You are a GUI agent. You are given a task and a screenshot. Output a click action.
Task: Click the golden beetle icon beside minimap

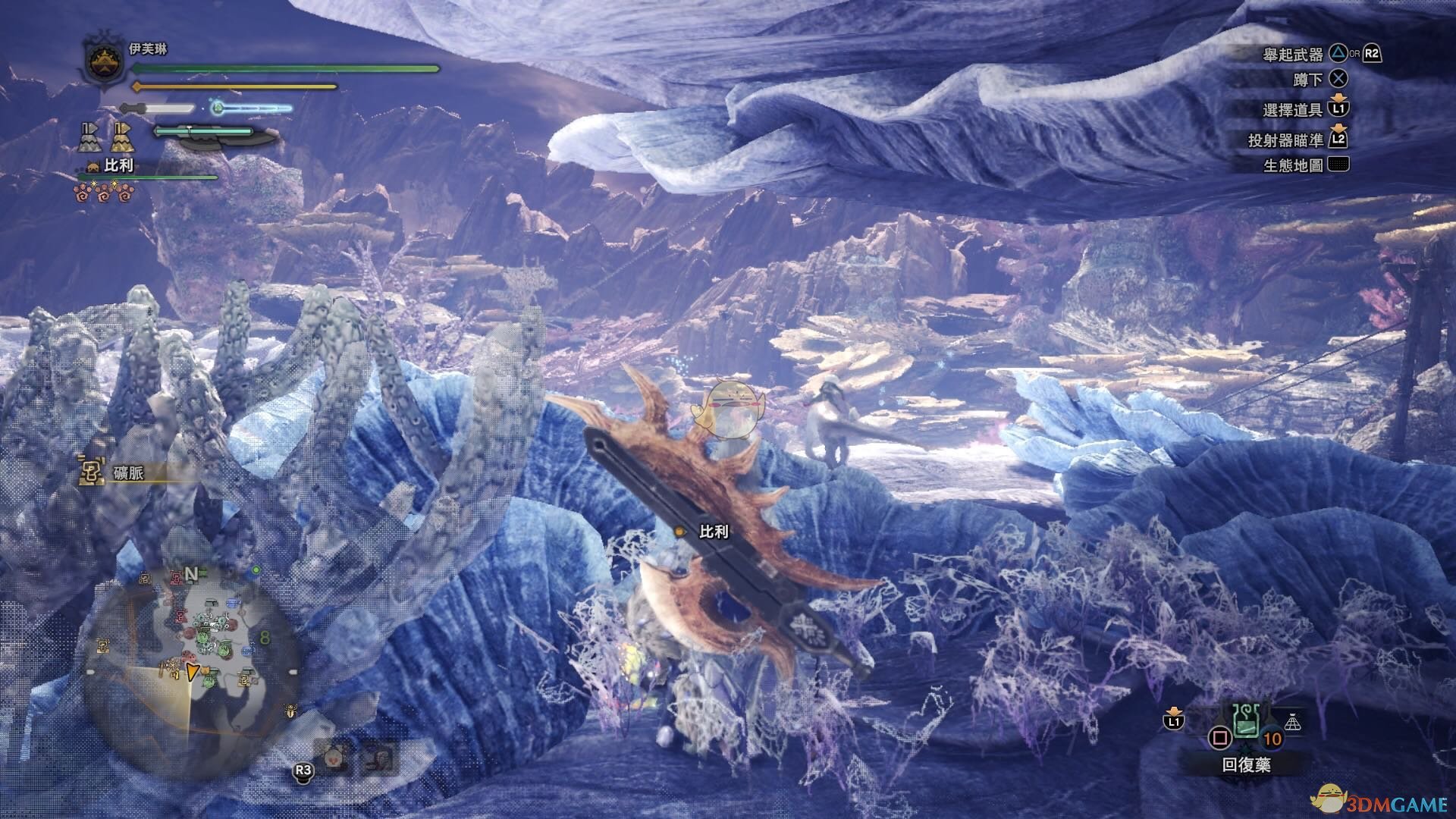click(290, 711)
